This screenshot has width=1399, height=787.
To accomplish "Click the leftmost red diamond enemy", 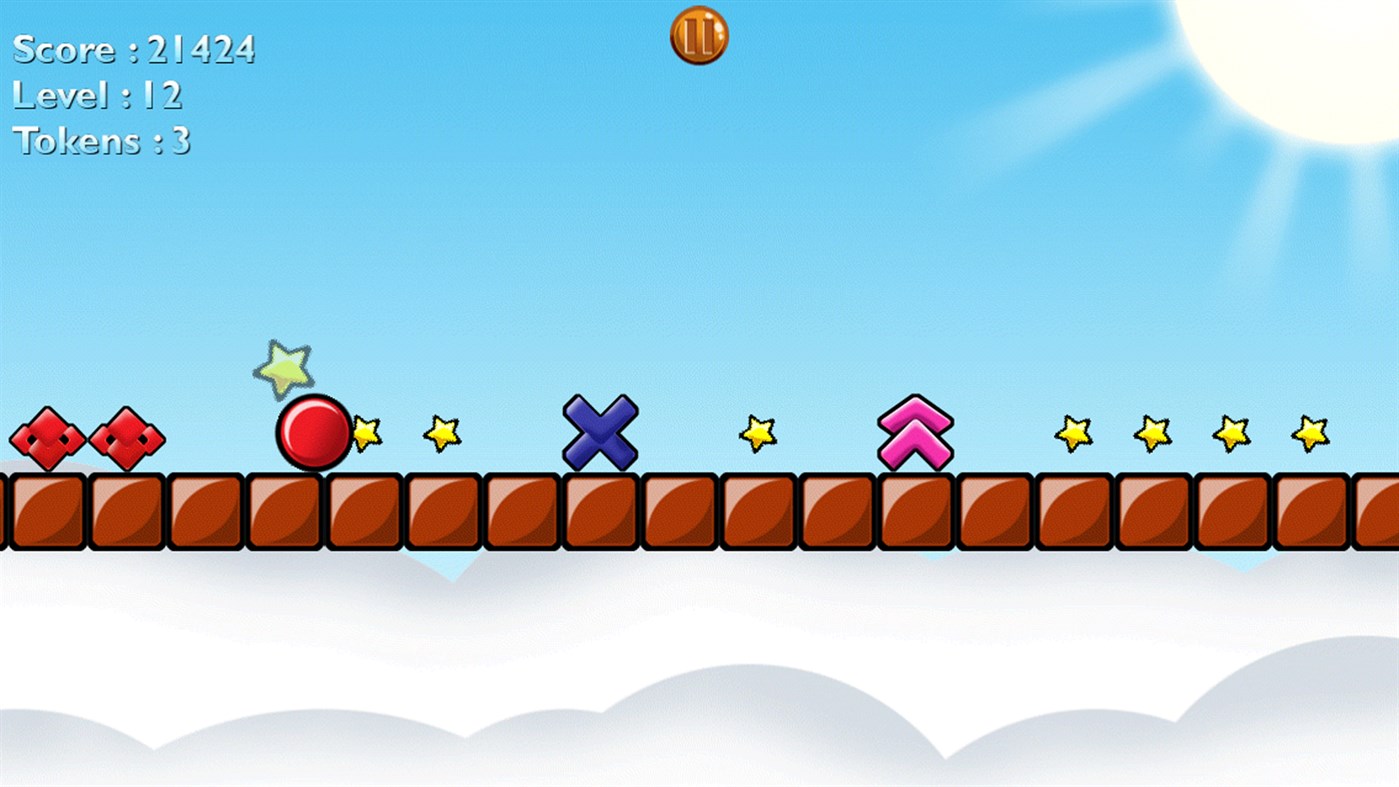I will point(47,438).
